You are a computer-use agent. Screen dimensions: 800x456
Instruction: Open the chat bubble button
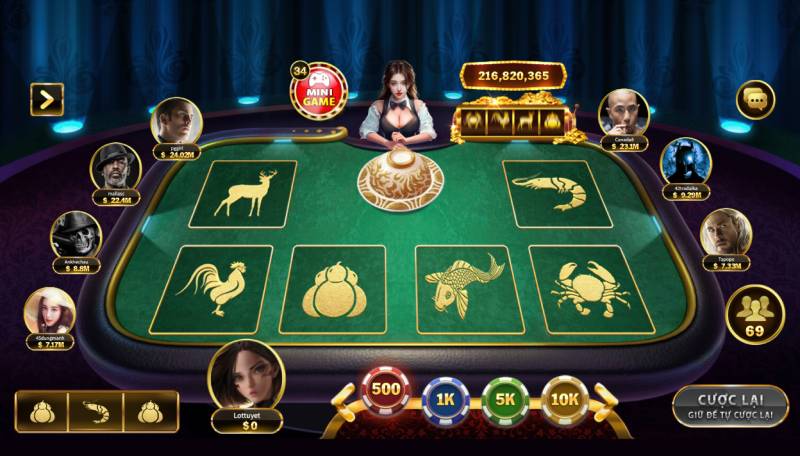pos(755,99)
